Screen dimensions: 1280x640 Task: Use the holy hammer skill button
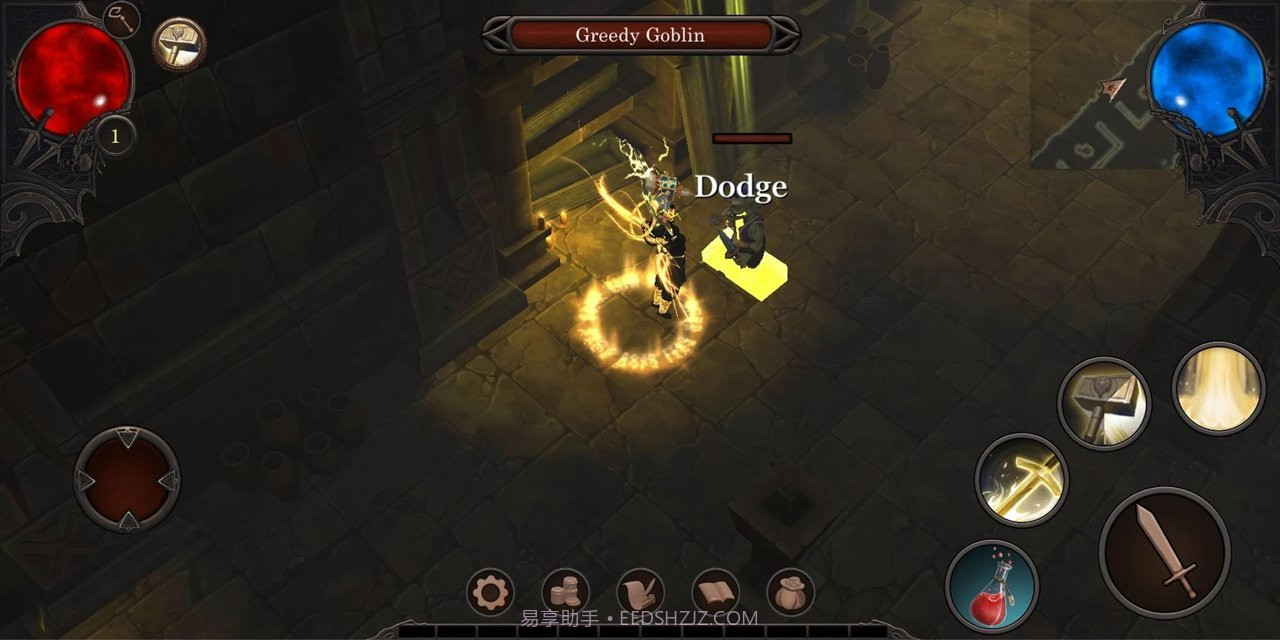click(x=1104, y=403)
